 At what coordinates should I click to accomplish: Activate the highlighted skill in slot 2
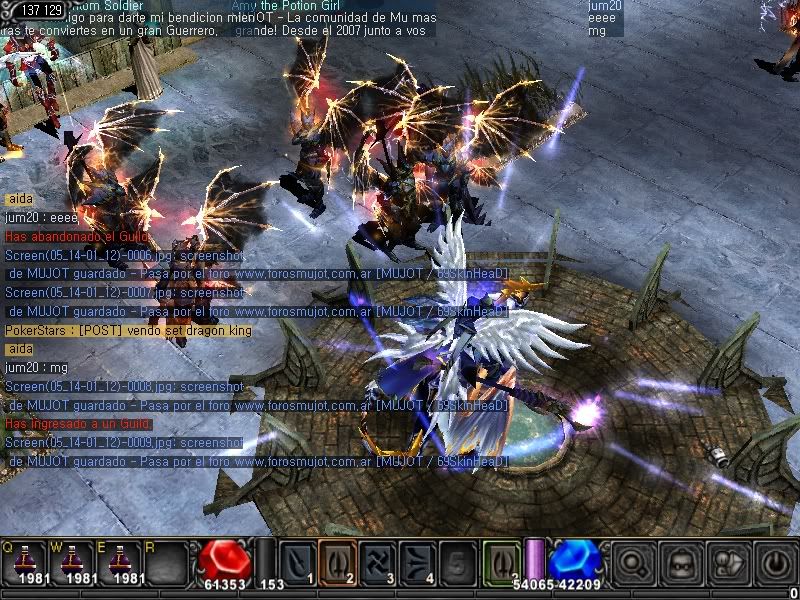coord(338,561)
